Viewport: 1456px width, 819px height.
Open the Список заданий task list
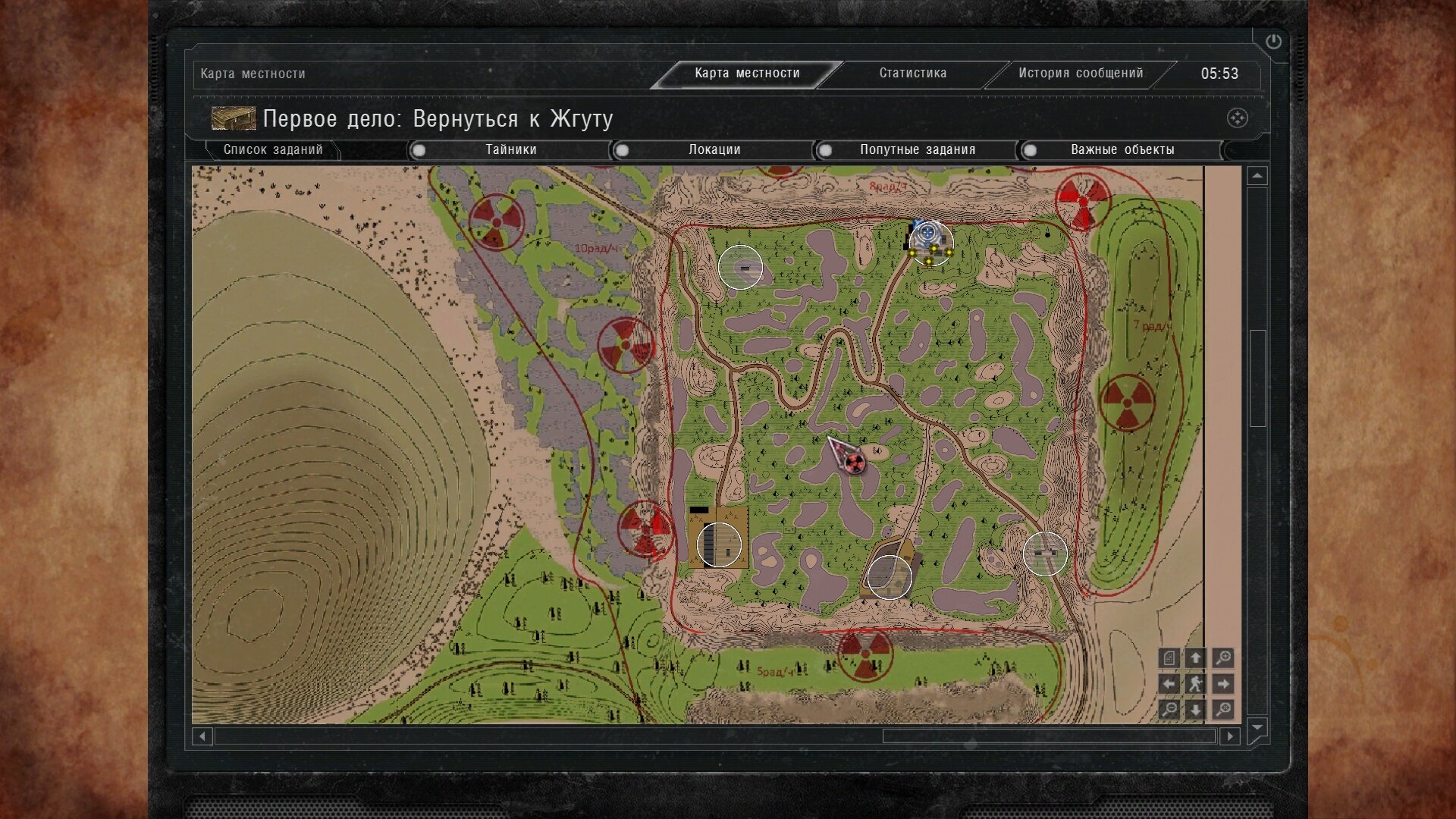(x=272, y=150)
